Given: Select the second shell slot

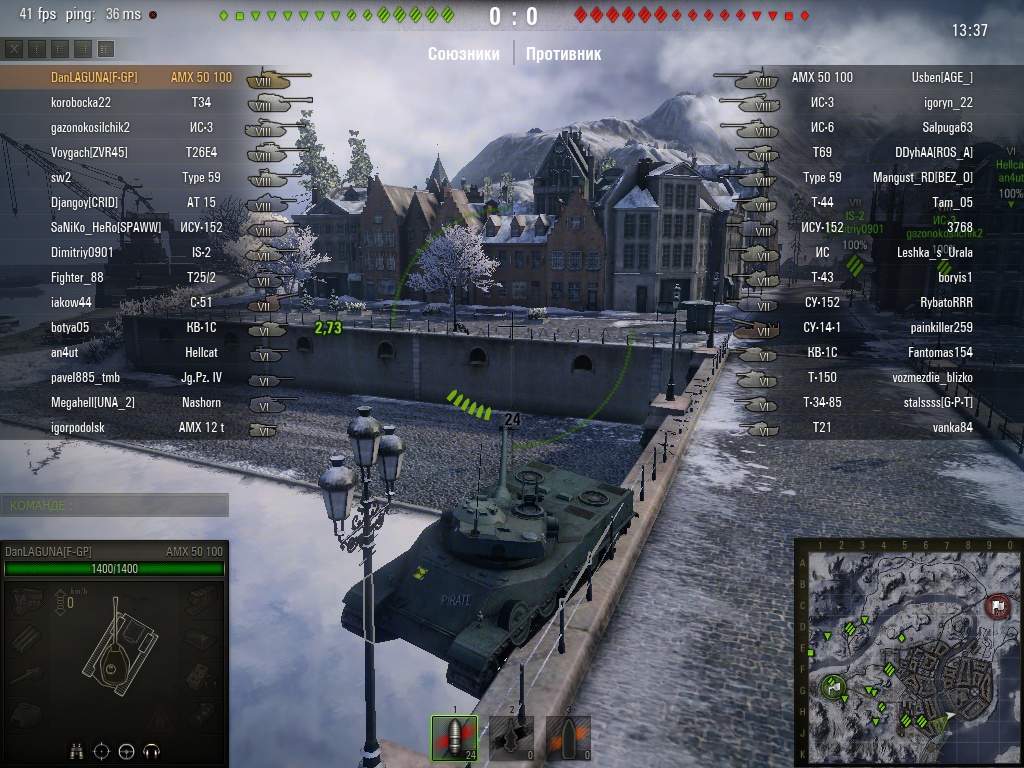Looking at the screenshot, I should (511, 738).
